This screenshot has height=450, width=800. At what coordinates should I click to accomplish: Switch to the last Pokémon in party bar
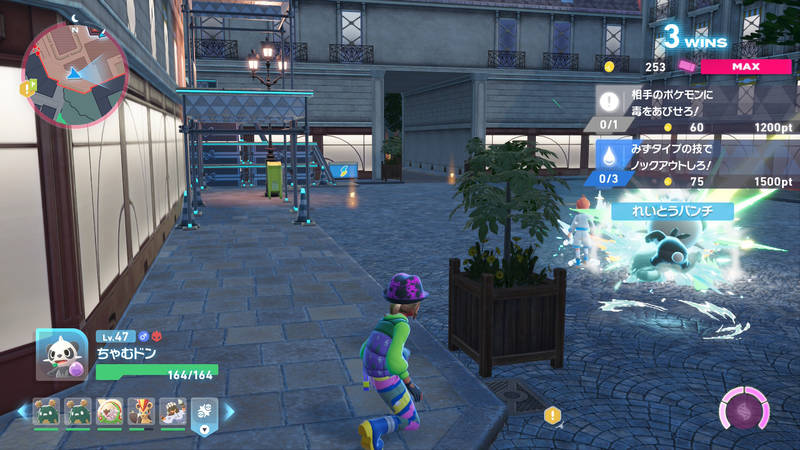pyautogui.click(x=172, y=411)
